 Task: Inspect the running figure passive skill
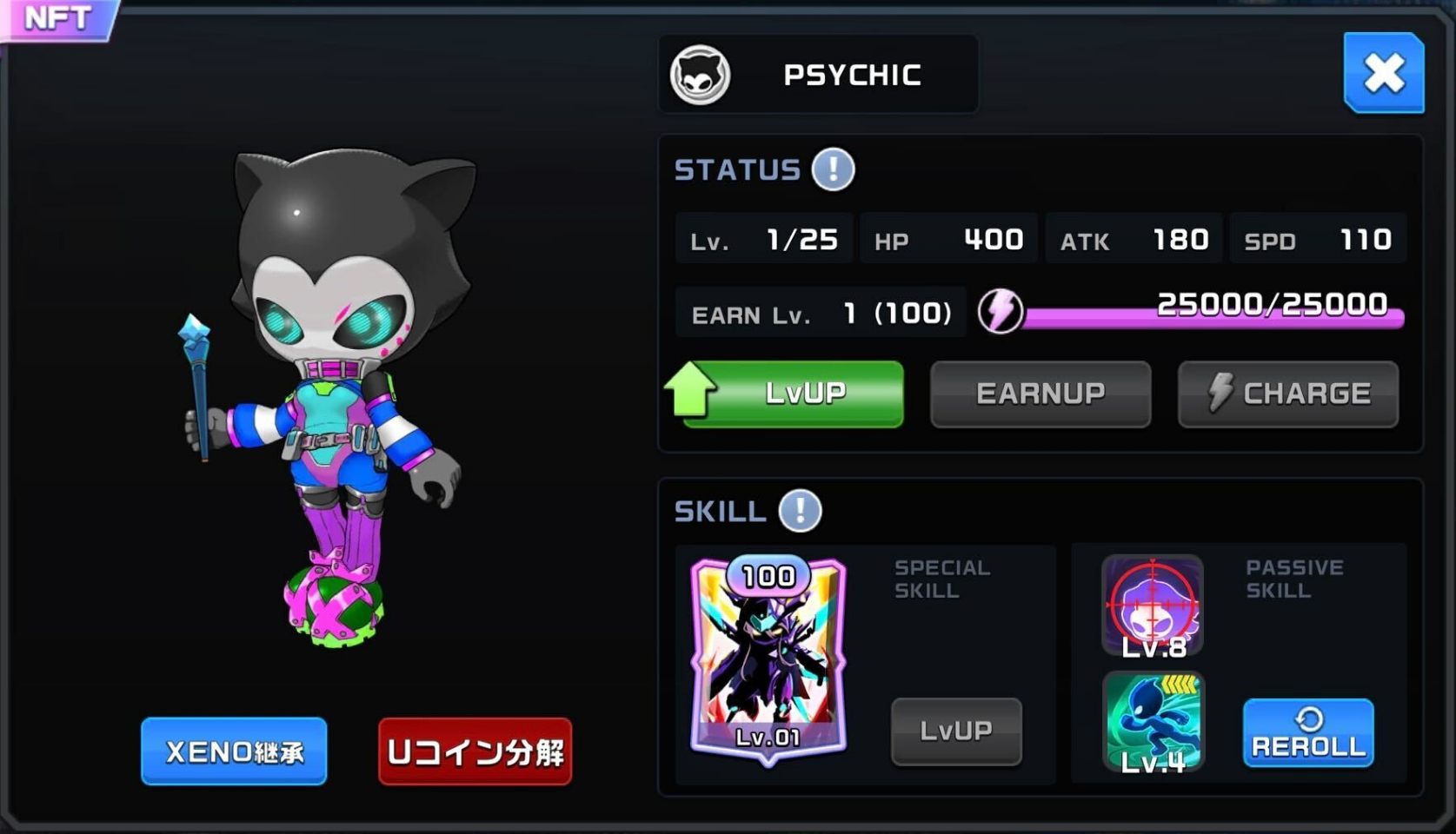click(1153, 721)
